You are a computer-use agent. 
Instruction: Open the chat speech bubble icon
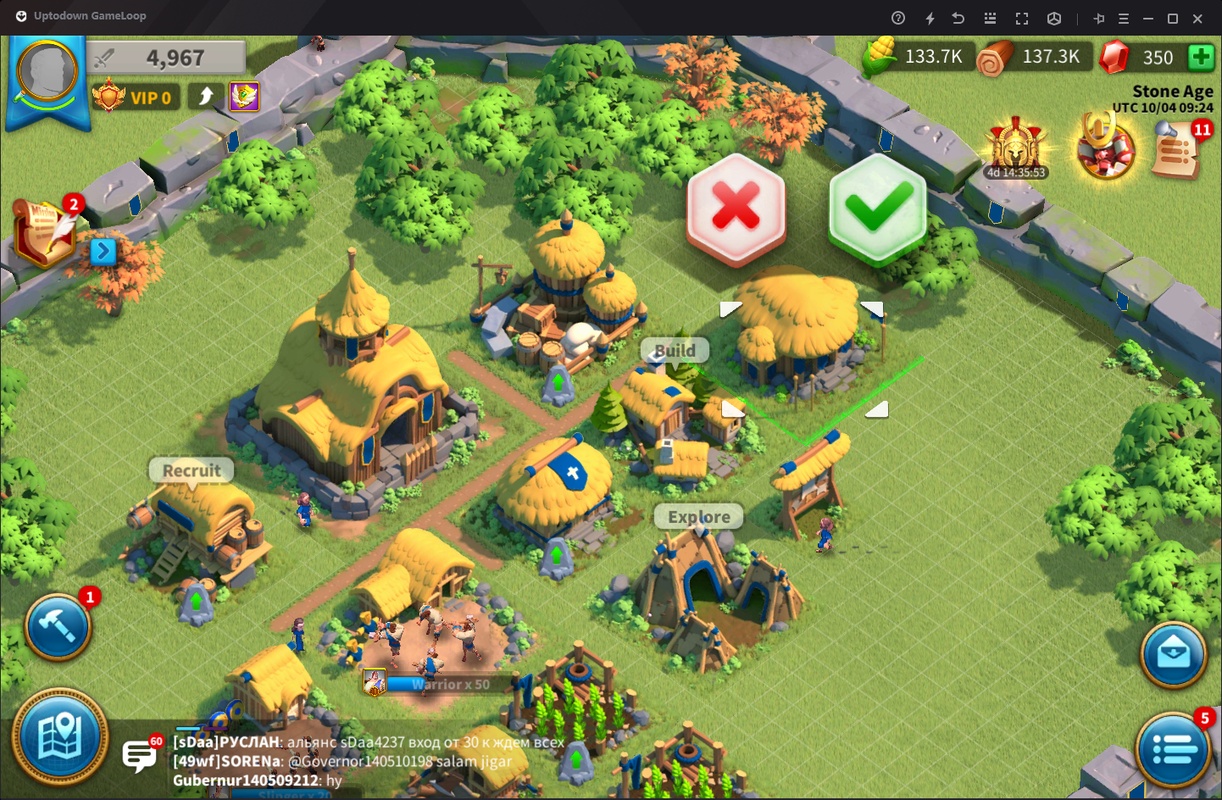tap(139, 755)
